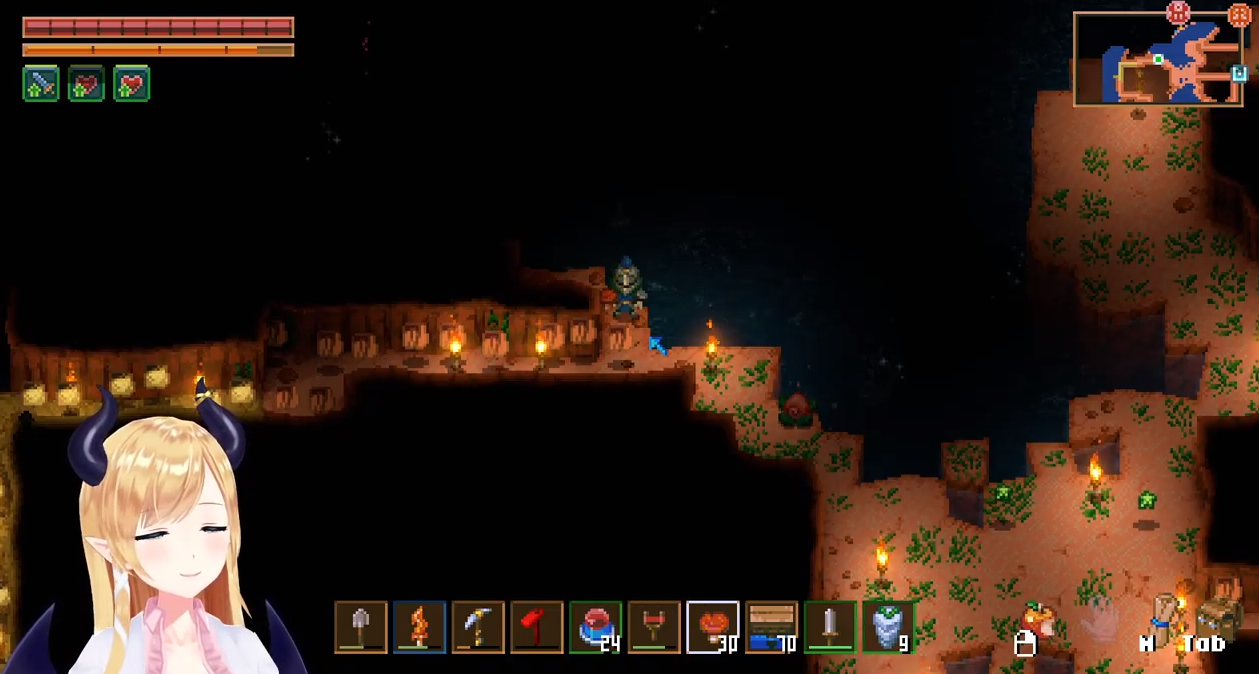Choose the pickaxe in the hotbar
Viewport: 1259px width, 674px height.
478,627
